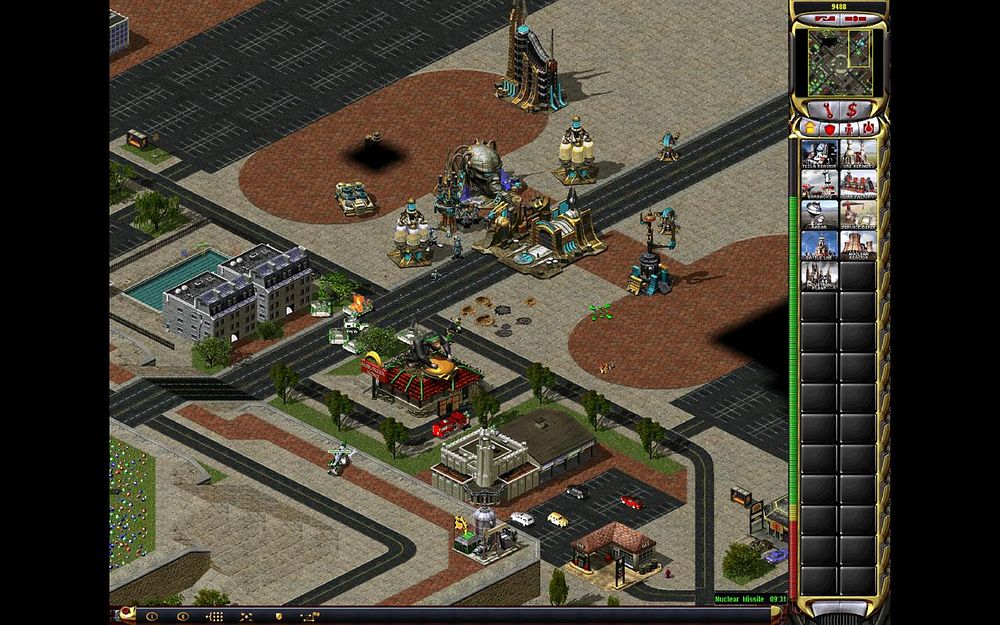Queue the Battle Lab structure

[819, 246]
